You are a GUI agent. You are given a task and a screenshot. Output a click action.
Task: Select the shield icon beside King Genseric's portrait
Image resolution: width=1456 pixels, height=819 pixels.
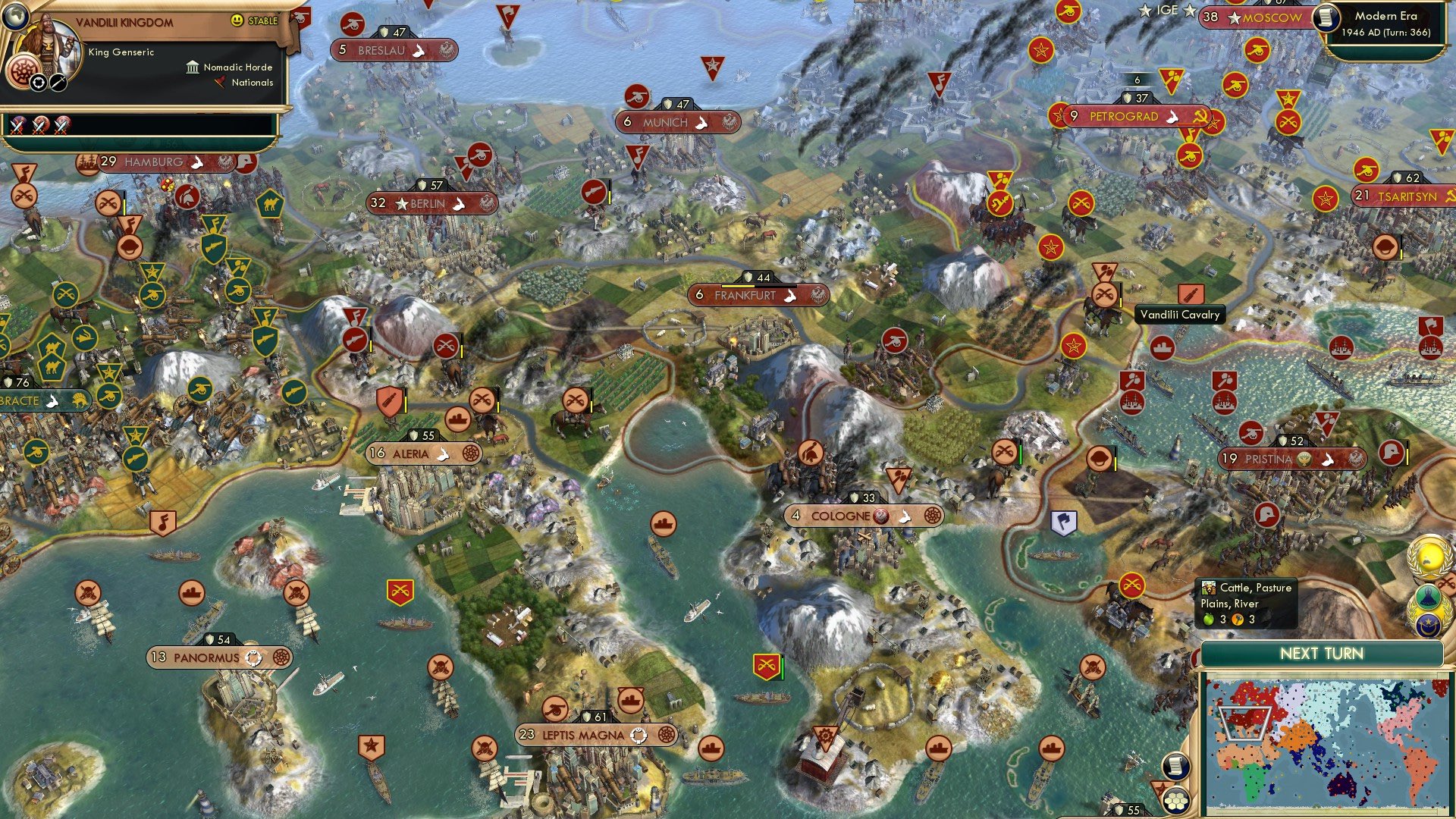pos(39,83)
